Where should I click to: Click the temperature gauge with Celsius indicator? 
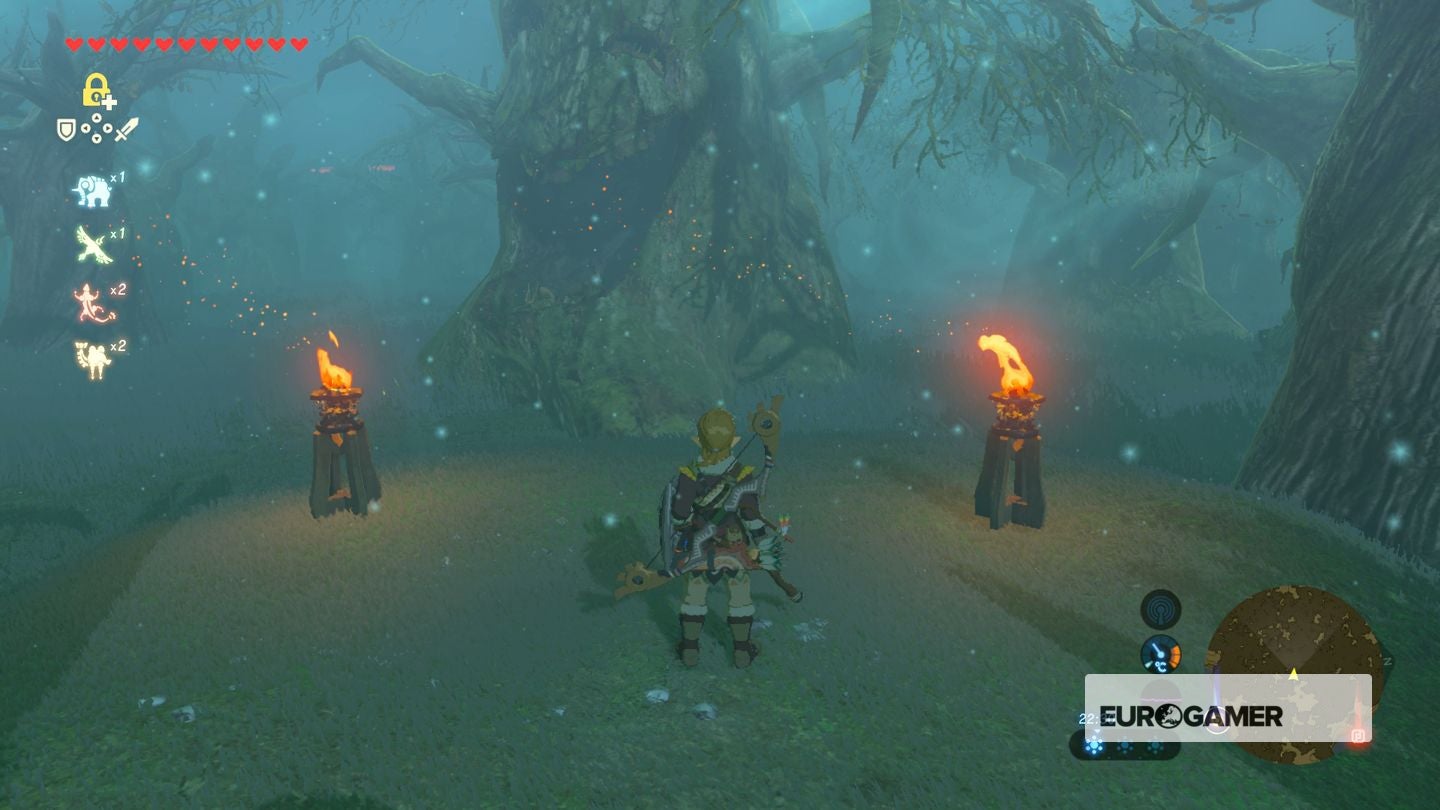(1160, 654)
